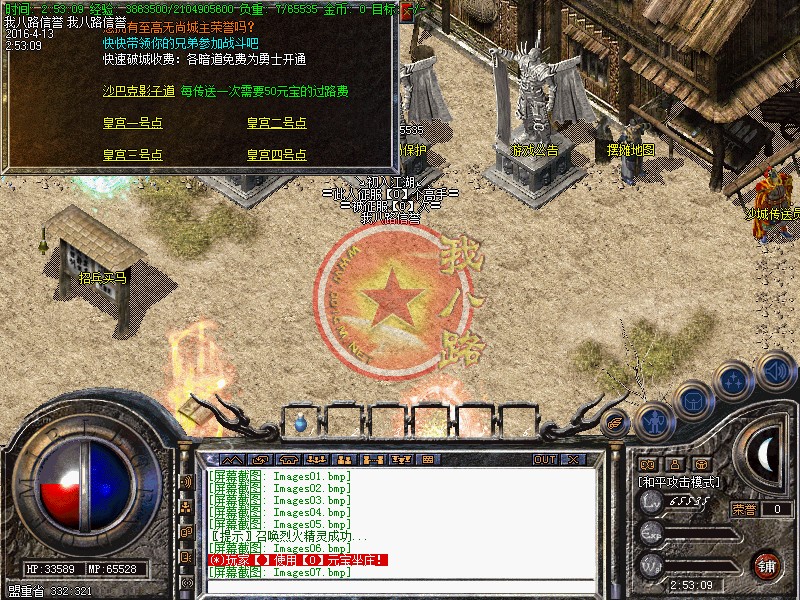Choose the 皇宫二号点 destination
The height and width of the screenshot is (600, 800).
276,123
